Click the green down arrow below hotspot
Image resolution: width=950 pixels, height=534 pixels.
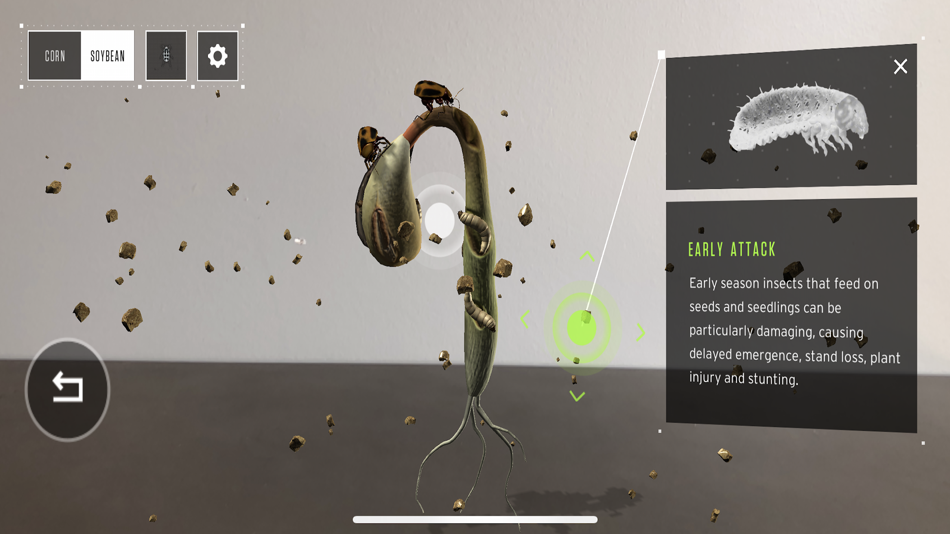click(577, 396)
